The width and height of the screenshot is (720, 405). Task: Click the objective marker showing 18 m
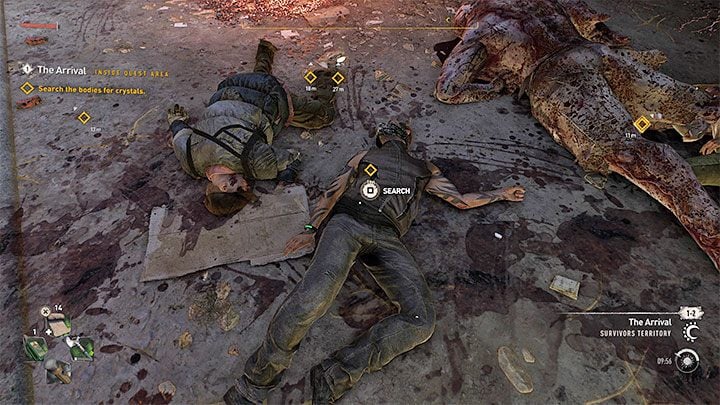coord(310,77)
